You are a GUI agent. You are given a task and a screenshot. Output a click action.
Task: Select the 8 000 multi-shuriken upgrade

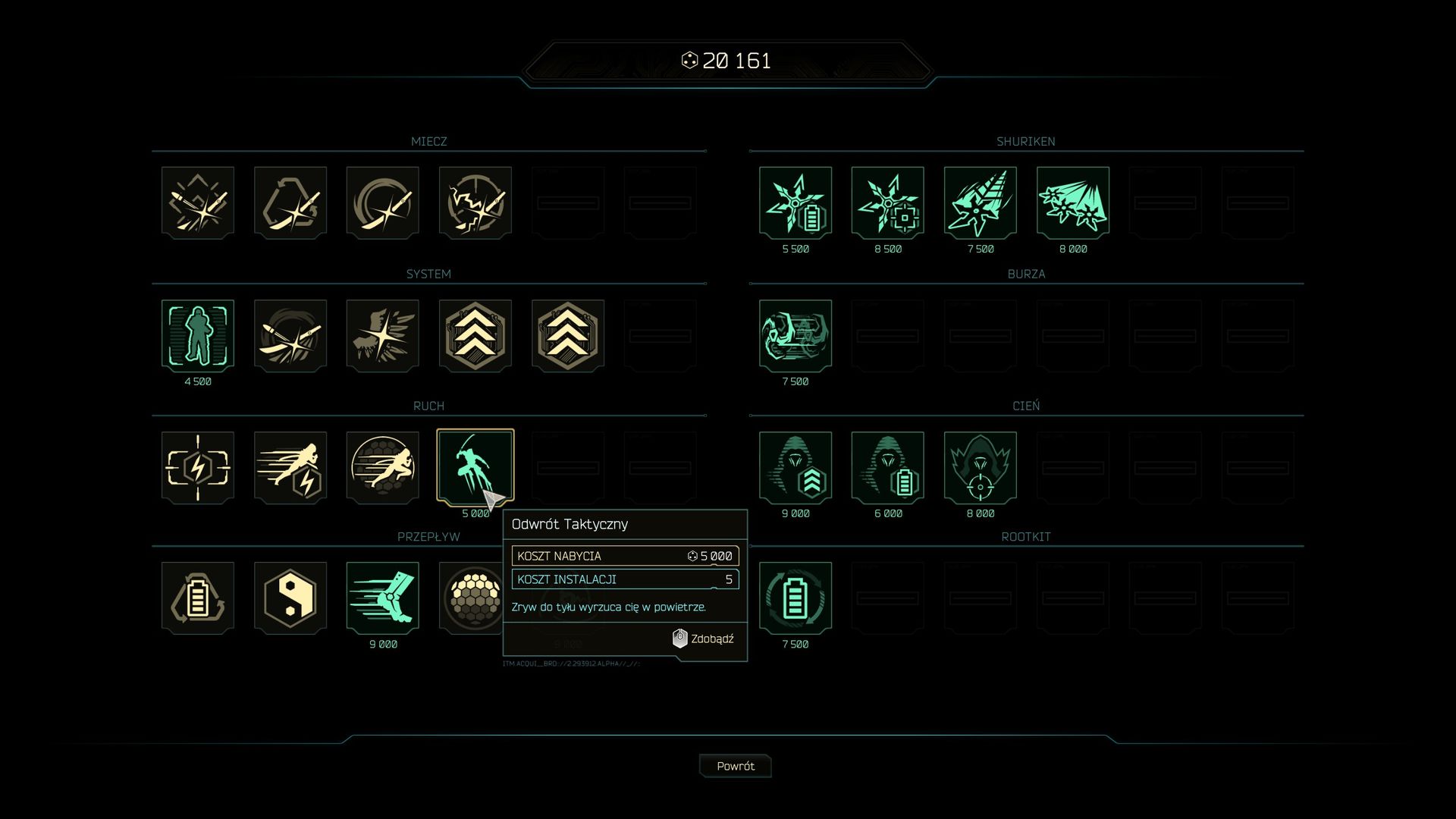(x=1073, y=202)
